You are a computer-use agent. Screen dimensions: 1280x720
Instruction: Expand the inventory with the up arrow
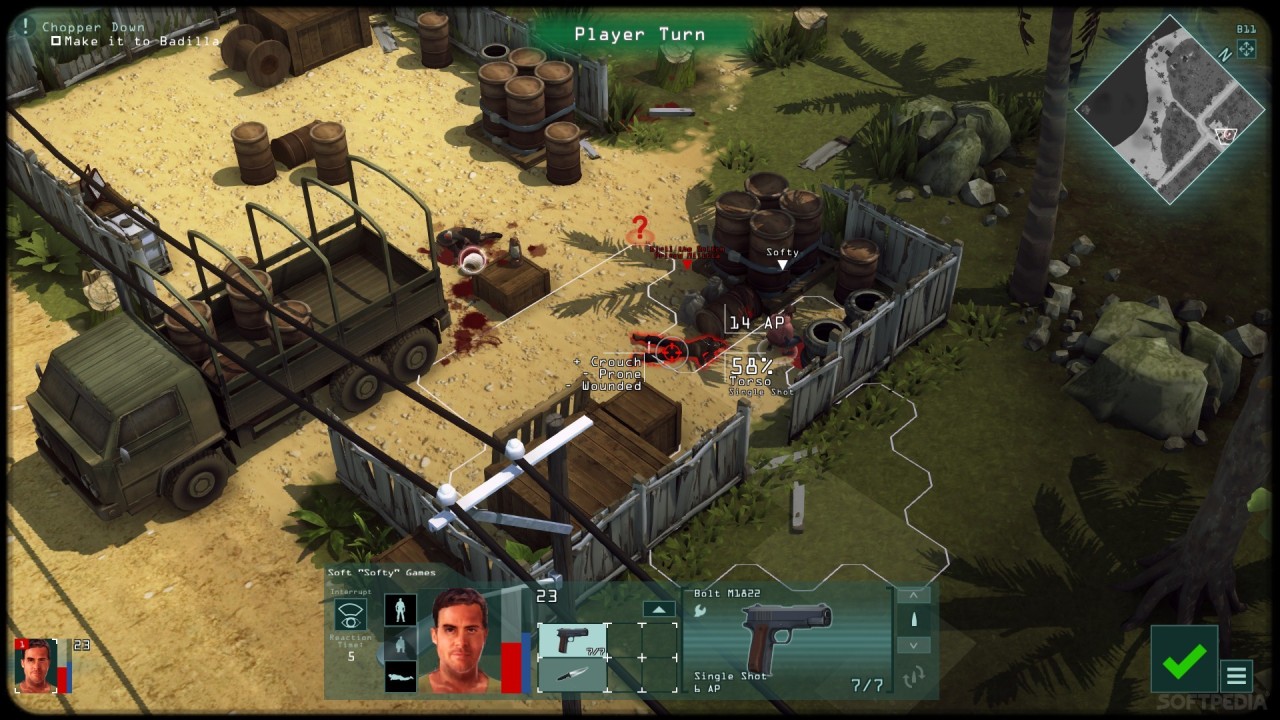tap(658, 609)
